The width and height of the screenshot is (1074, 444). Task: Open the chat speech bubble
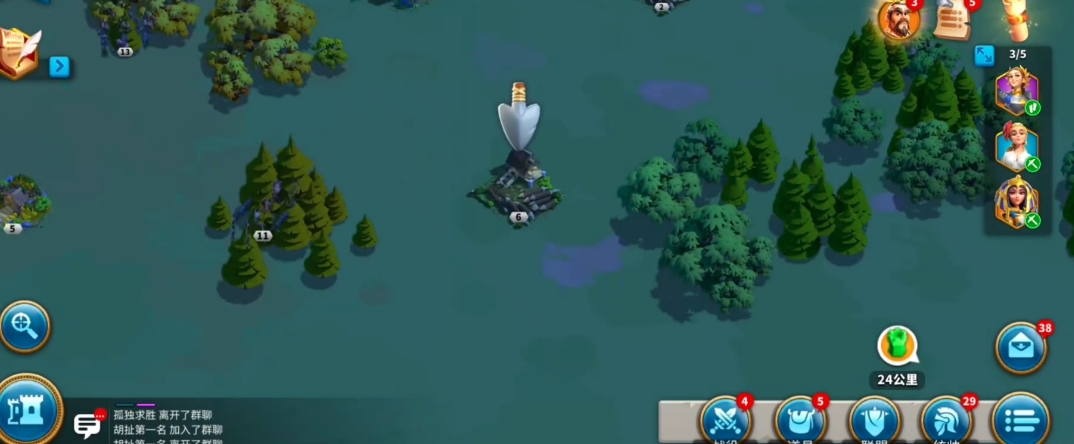[x=88, y=425]
